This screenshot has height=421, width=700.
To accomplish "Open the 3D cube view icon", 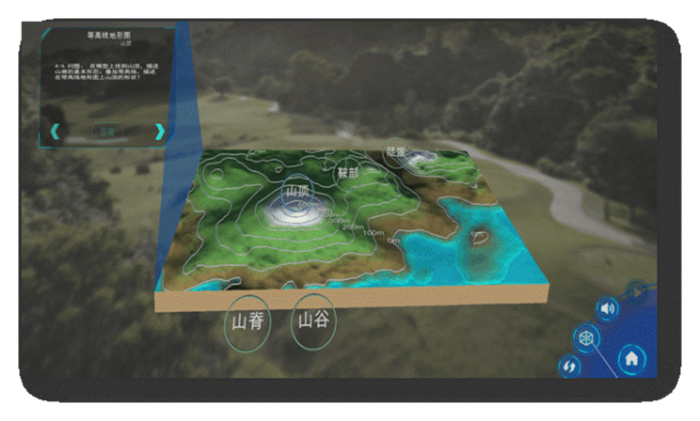I will pos(587,339).
